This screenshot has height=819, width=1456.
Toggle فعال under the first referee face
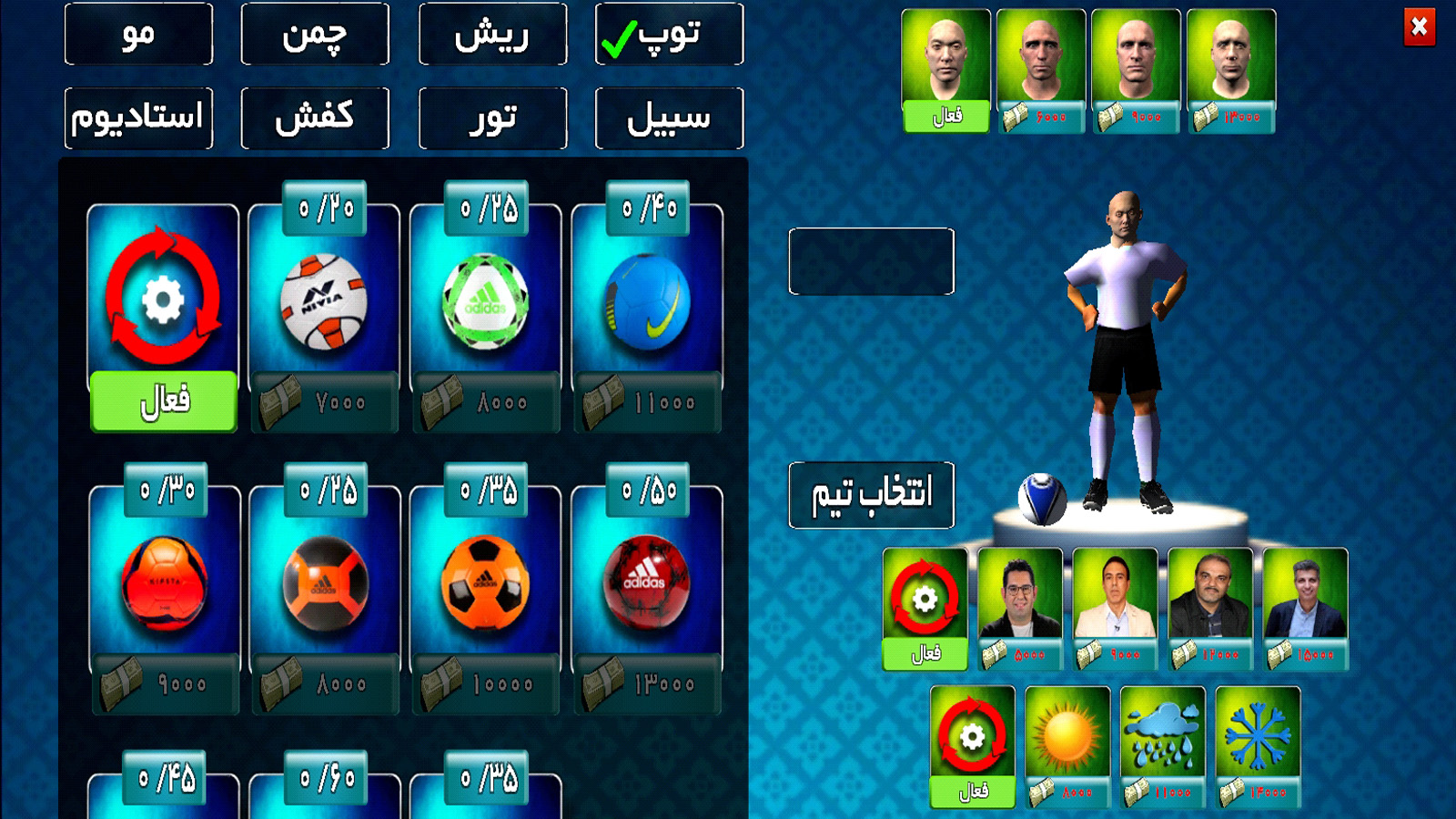[x=945, y=116]
